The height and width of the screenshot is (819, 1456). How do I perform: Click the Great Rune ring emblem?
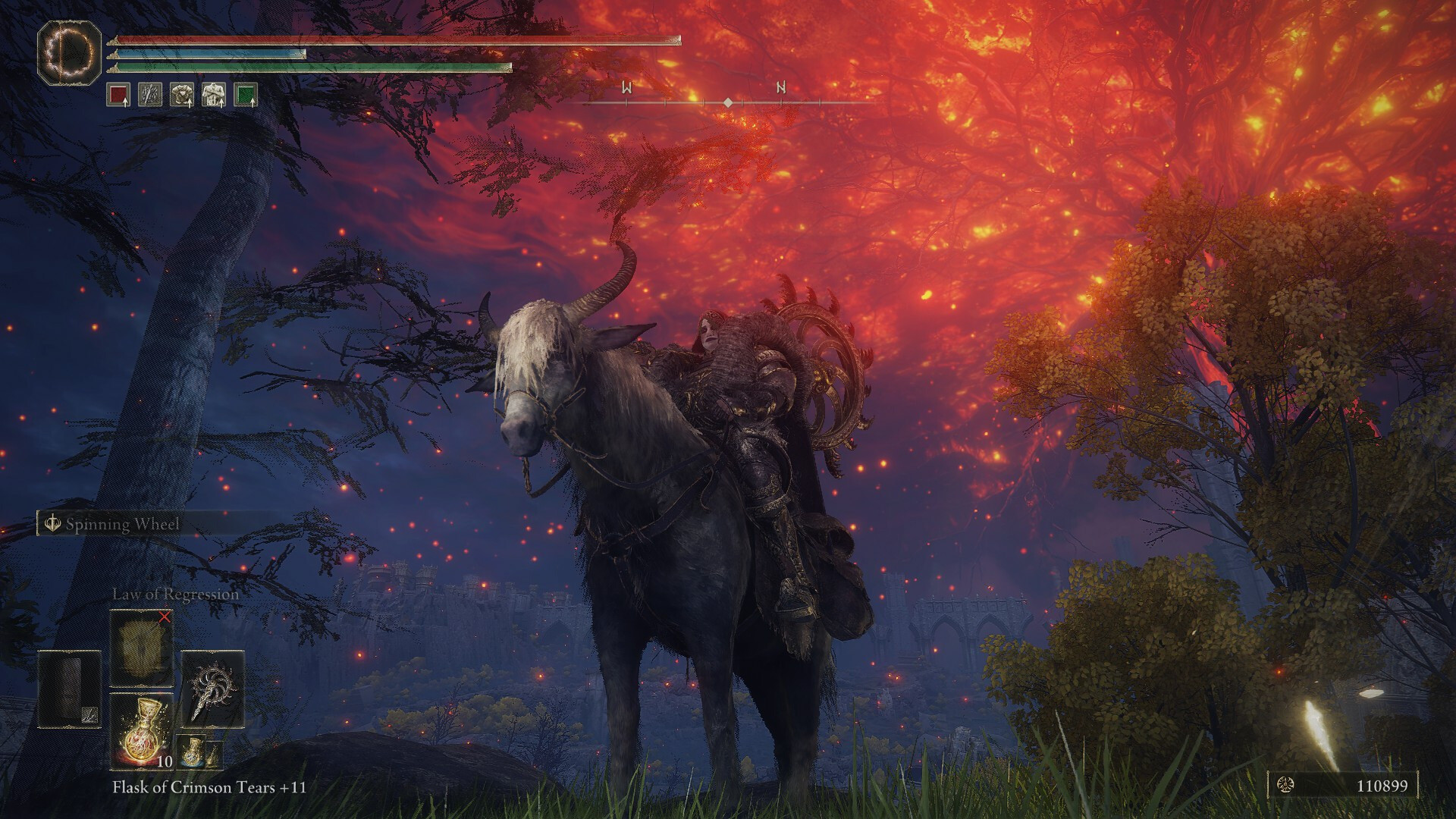pyautogui.click(x=70, y=52)
